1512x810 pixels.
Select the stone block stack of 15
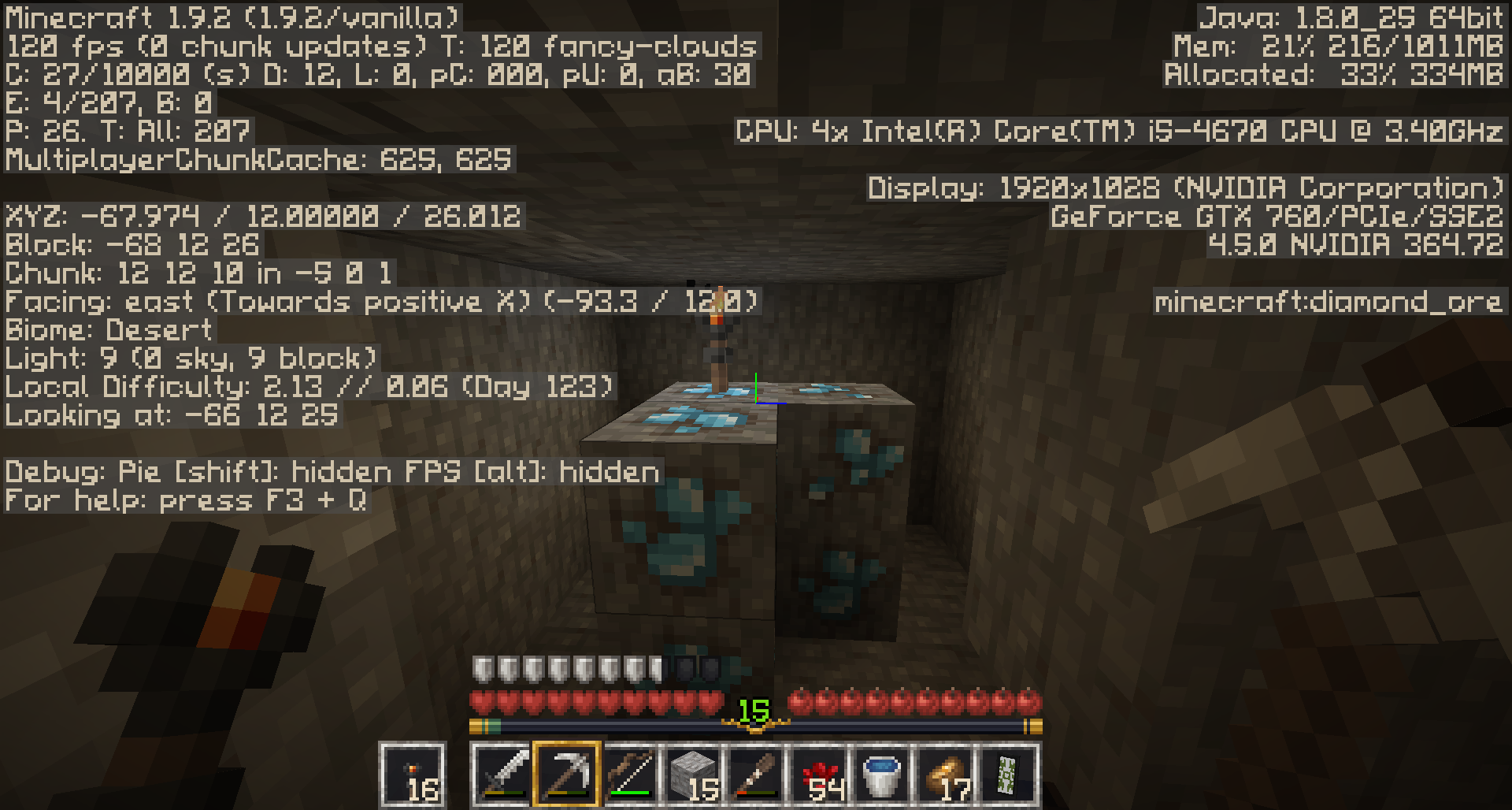(x=693, y=774)
